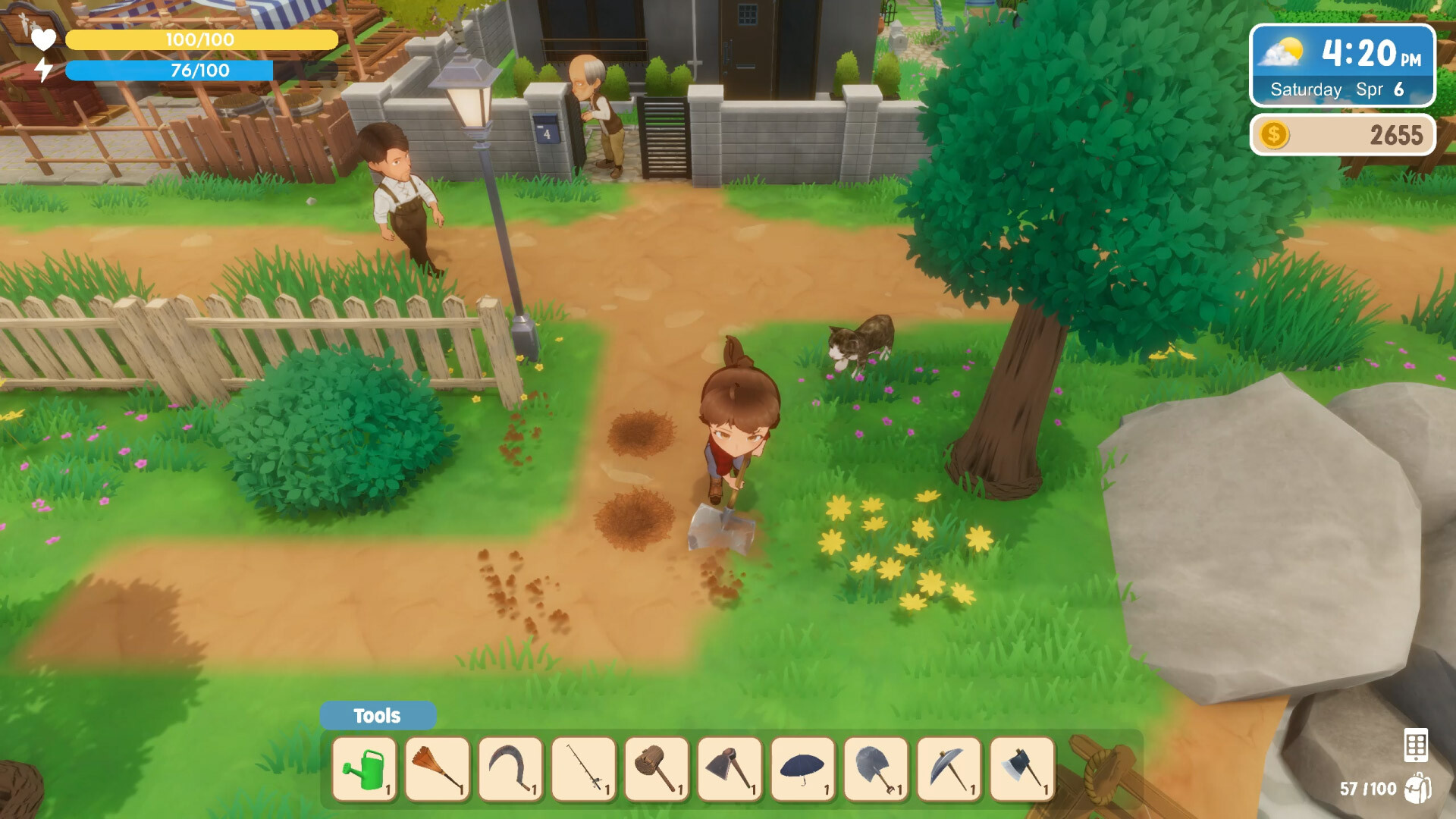
Task: Equip the sickle tool
Action: pyautogui.click(x=511, y=768)
